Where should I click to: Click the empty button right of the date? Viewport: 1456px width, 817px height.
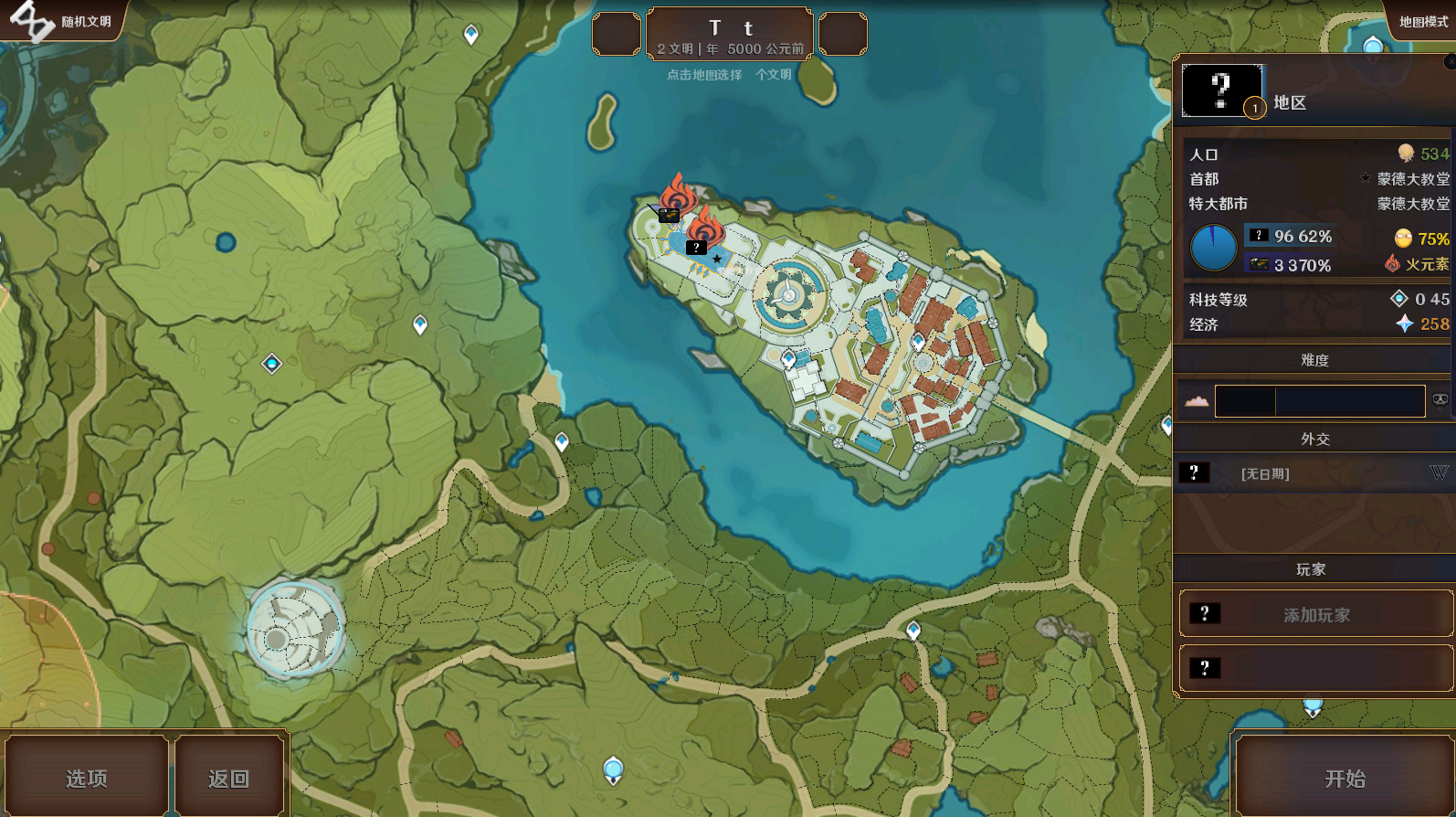click(x=842, y=34)
